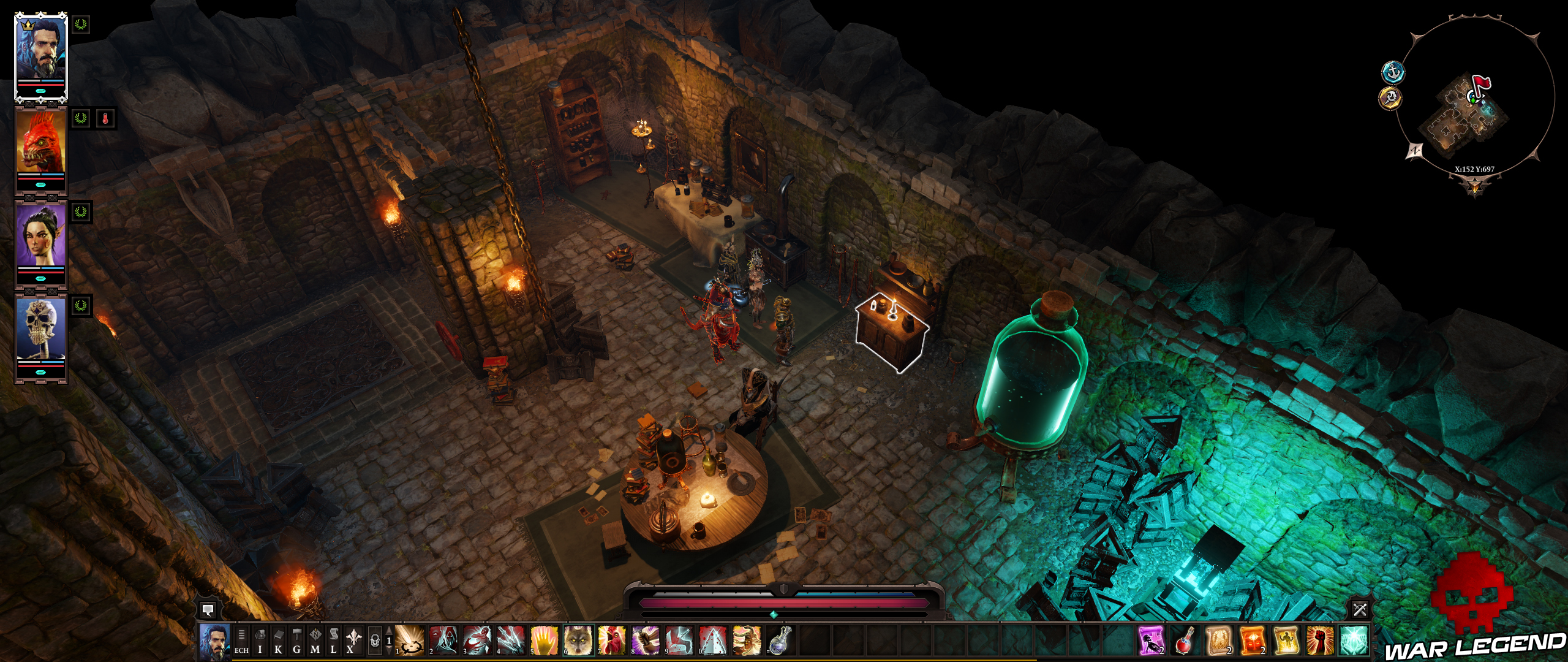The width and height of the screenshot is (1568, 662).
Task: Toggle the hotbar padlock
Action: pyautogui.click(x=375, y=641)
